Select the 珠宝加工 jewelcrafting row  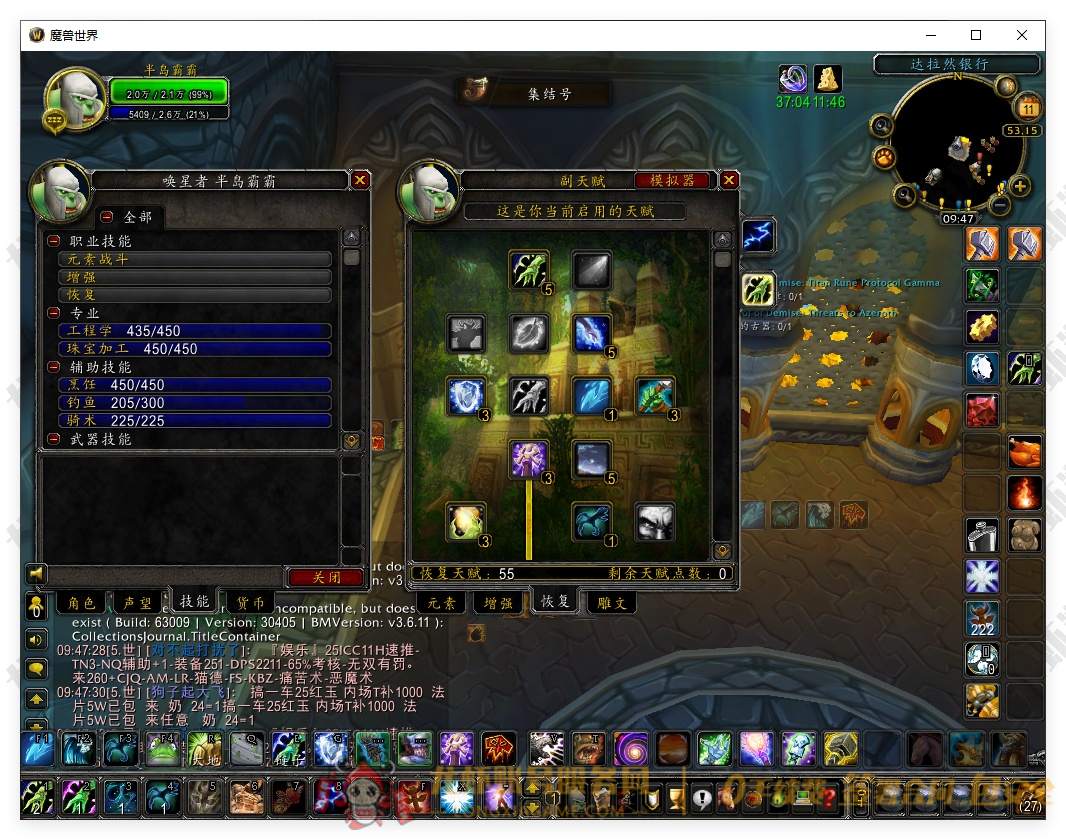pos(195,349)
